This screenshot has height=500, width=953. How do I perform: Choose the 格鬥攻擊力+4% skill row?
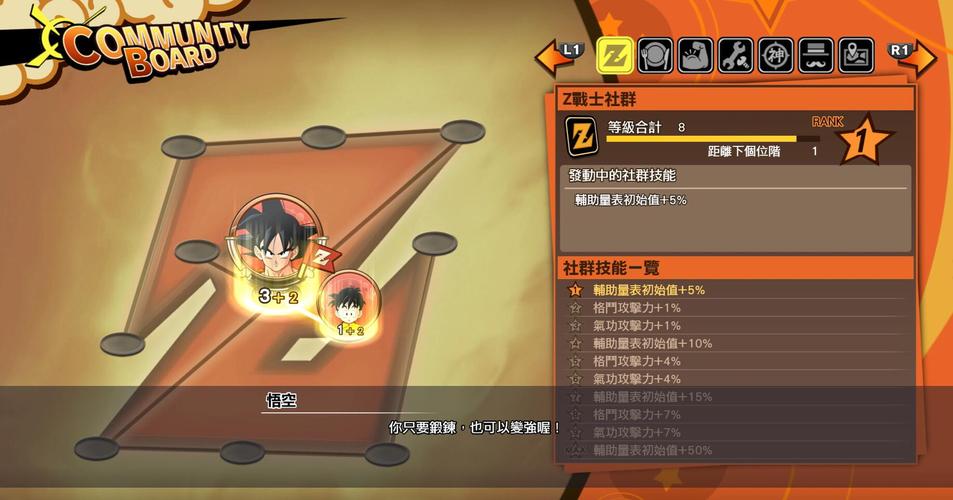(737, 361)
